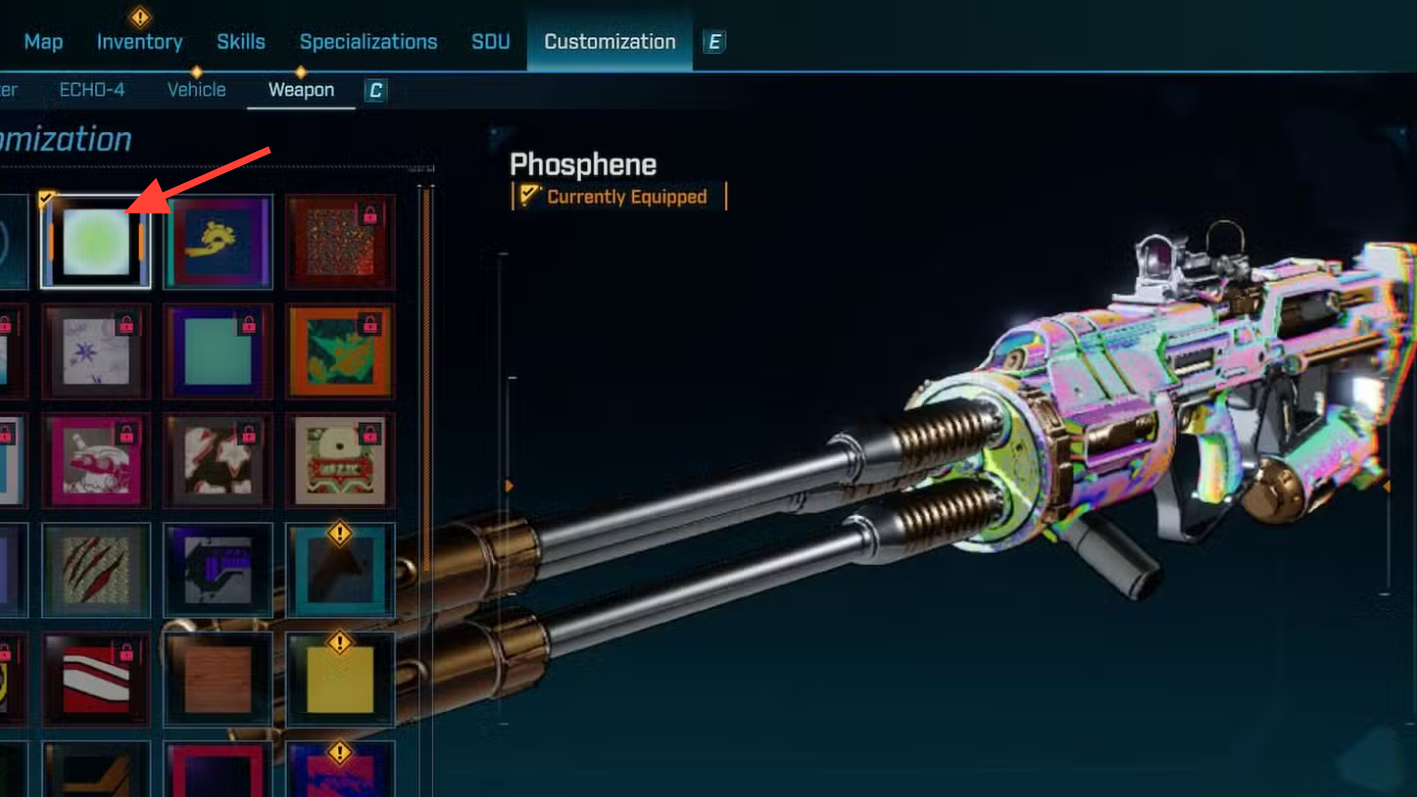
Task: Click the Customization tab
Action: coord(610,42)
